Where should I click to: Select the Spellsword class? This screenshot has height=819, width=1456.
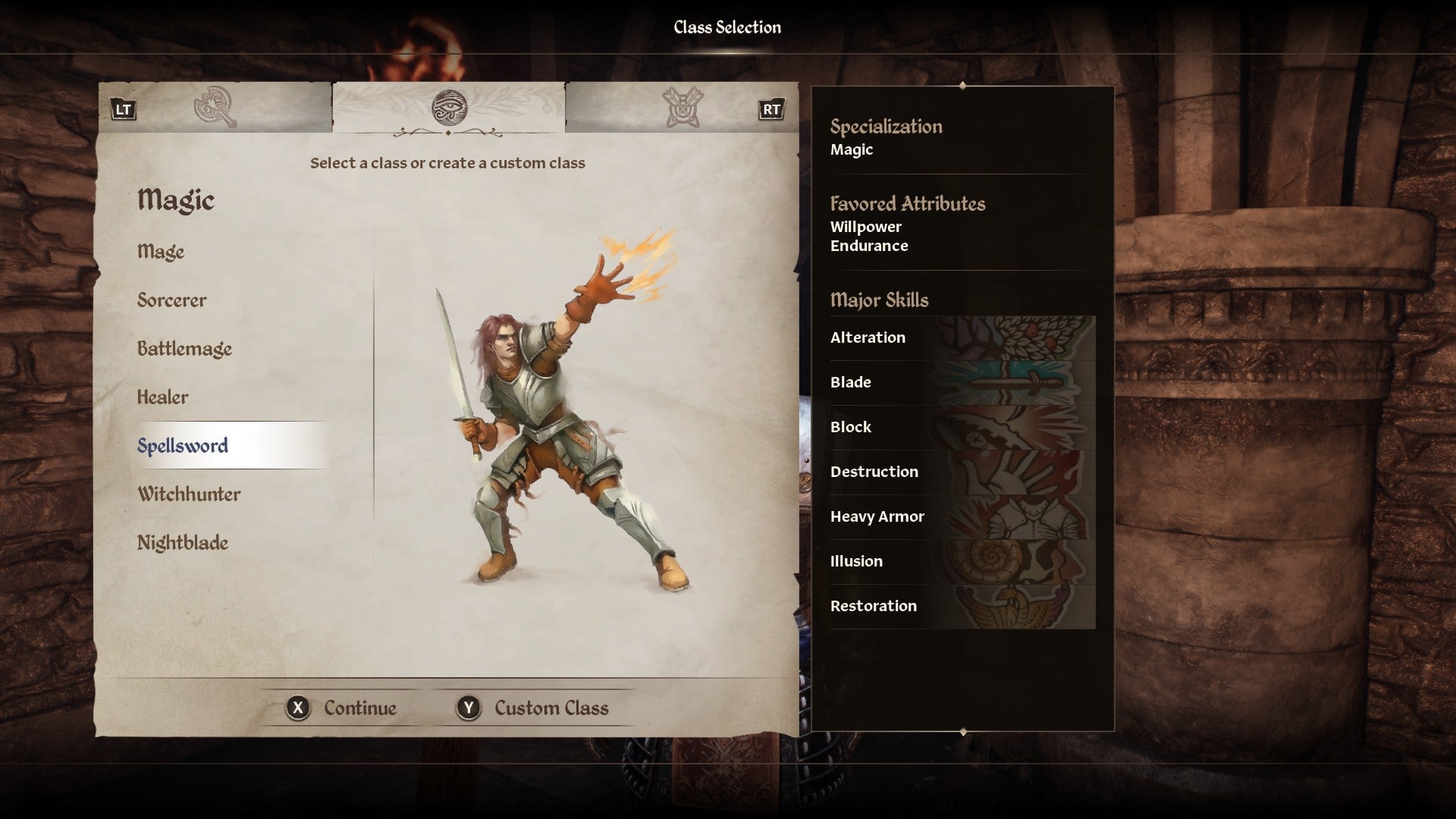184,446
